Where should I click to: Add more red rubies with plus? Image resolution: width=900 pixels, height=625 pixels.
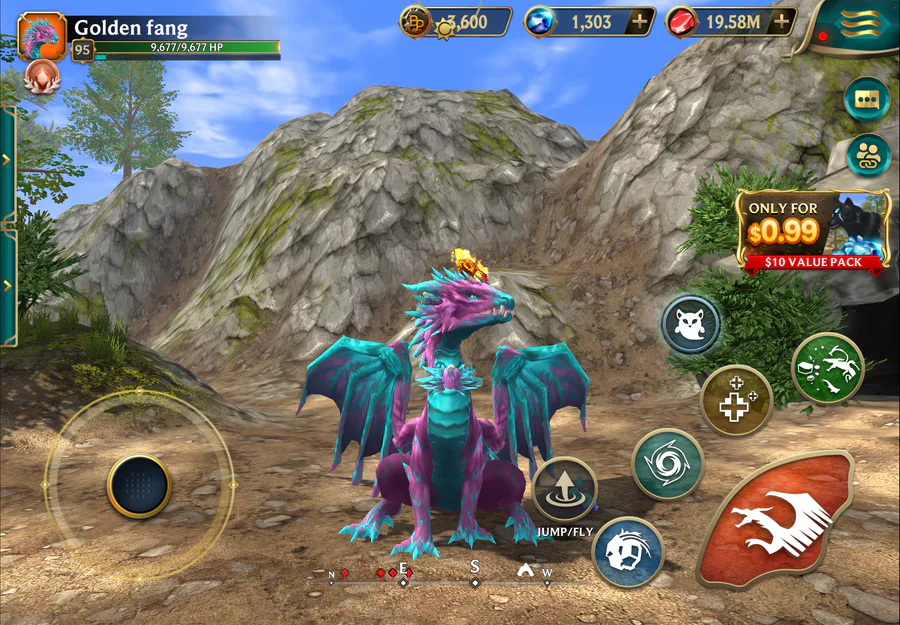tap(782, 21)
